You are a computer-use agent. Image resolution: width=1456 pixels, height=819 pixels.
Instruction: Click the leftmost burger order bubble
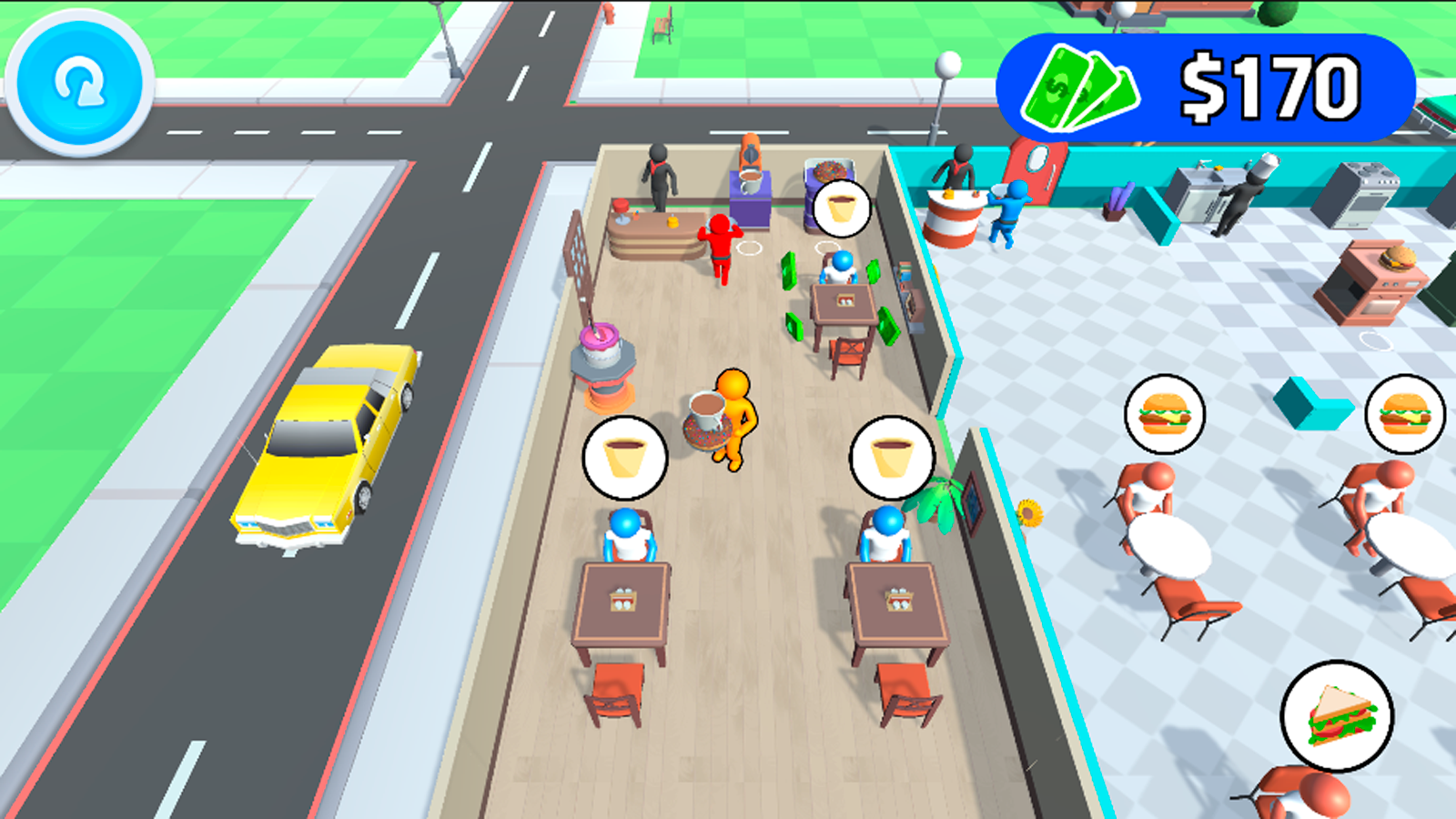pyautogui.click(x=1167, y=415)
